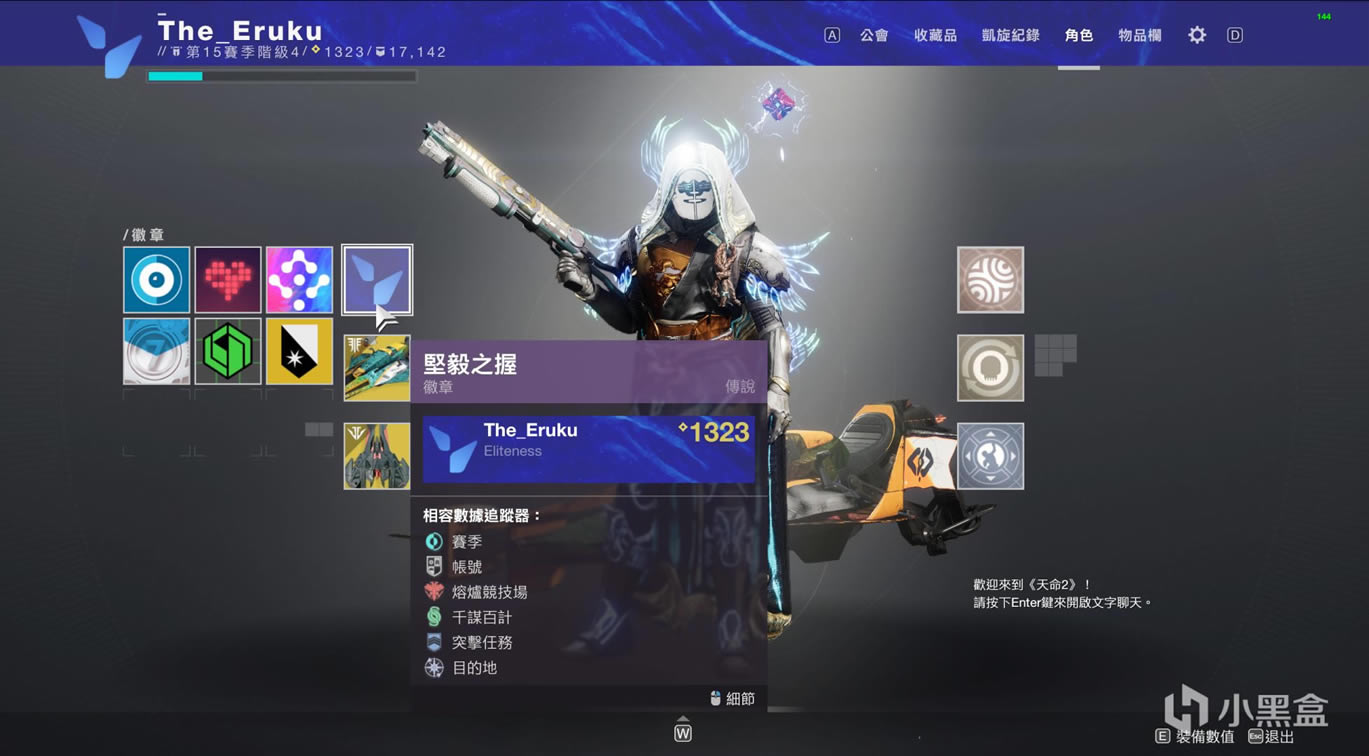This screenshot has height=756, width=1369.
Task: Select the green hexagon emblem
Action: coord(228,351)
